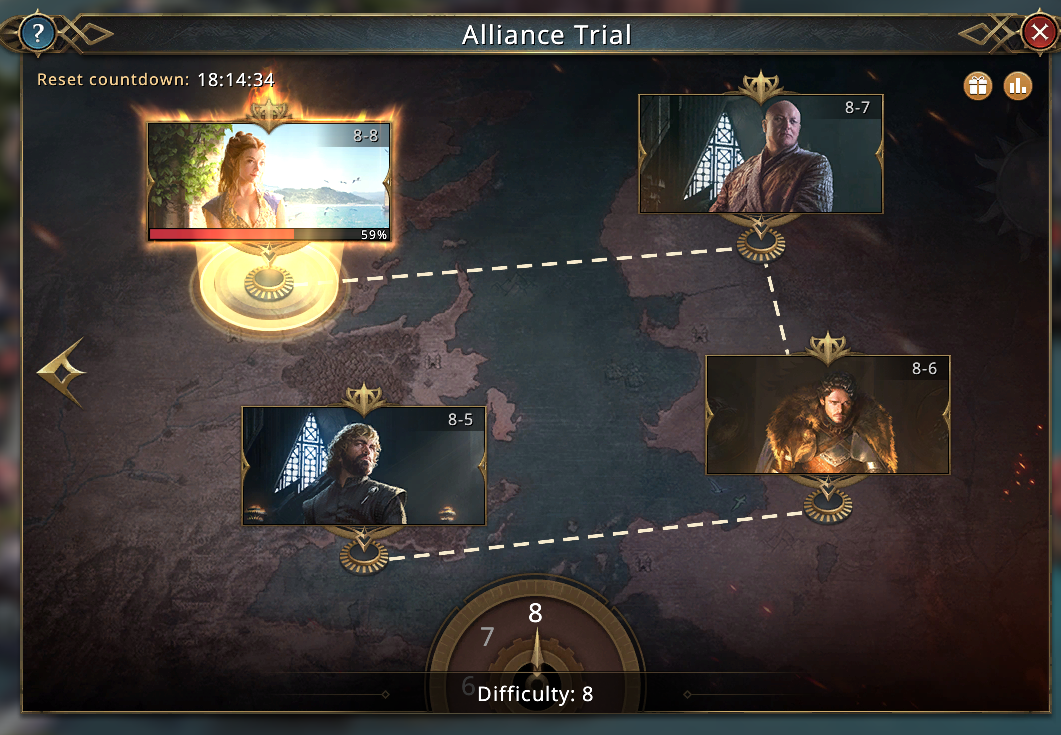Open the help question mark button
The image size is (1061, 735).
[x=38, y=34]
